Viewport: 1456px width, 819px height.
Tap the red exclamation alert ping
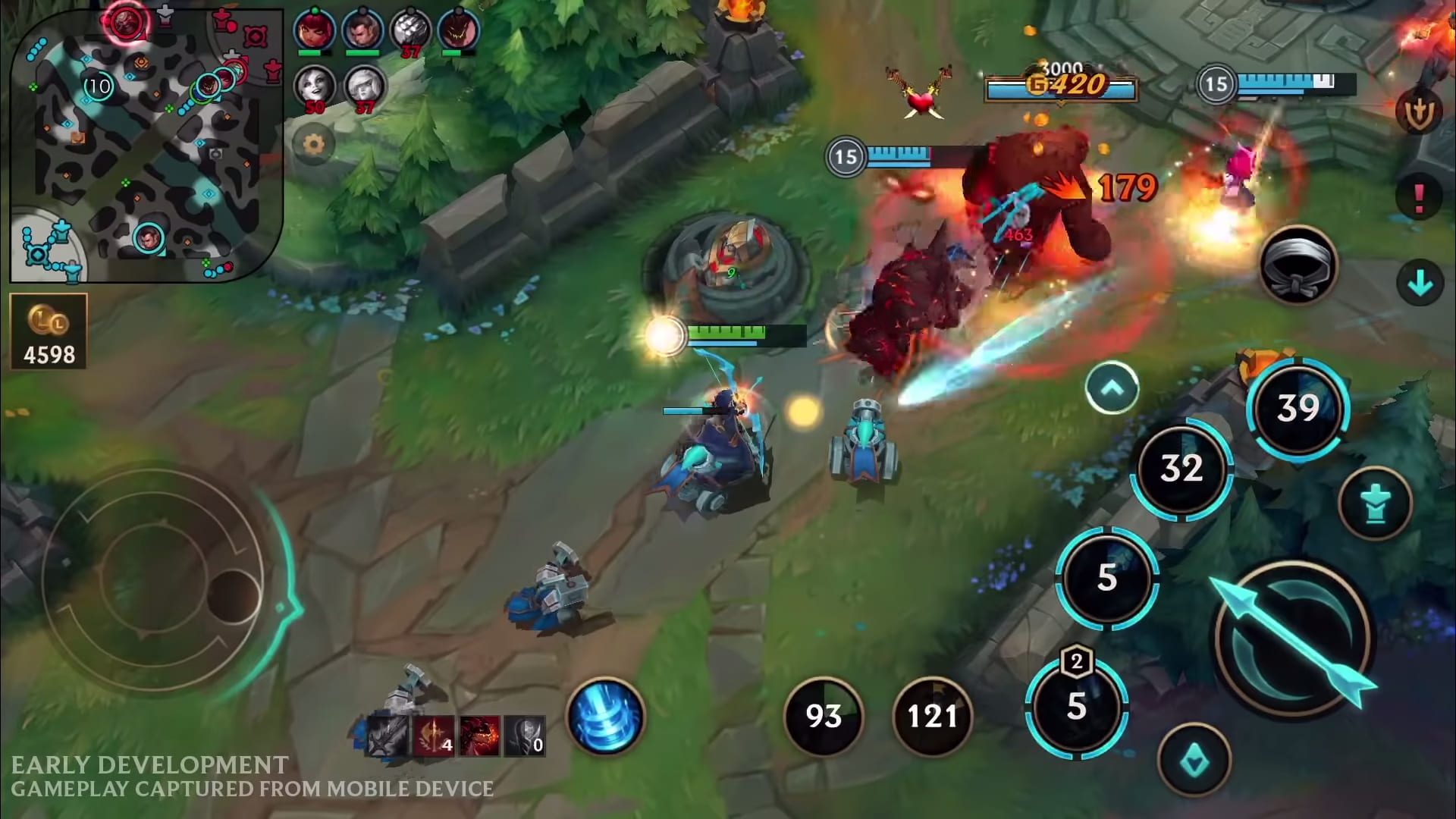coord(1420,197)
